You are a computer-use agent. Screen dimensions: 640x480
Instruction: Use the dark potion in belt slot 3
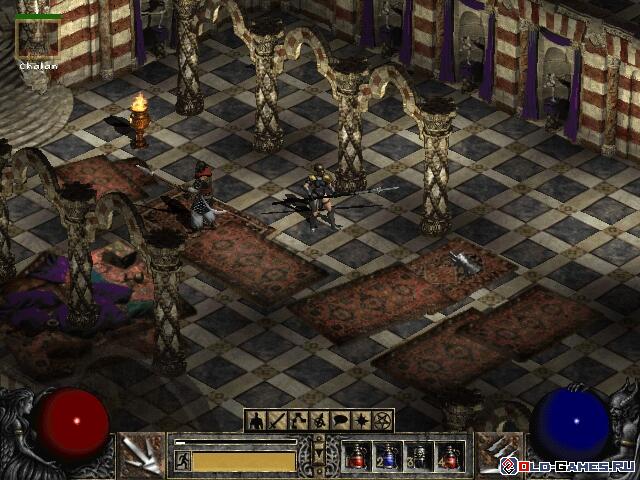(419, 457)
